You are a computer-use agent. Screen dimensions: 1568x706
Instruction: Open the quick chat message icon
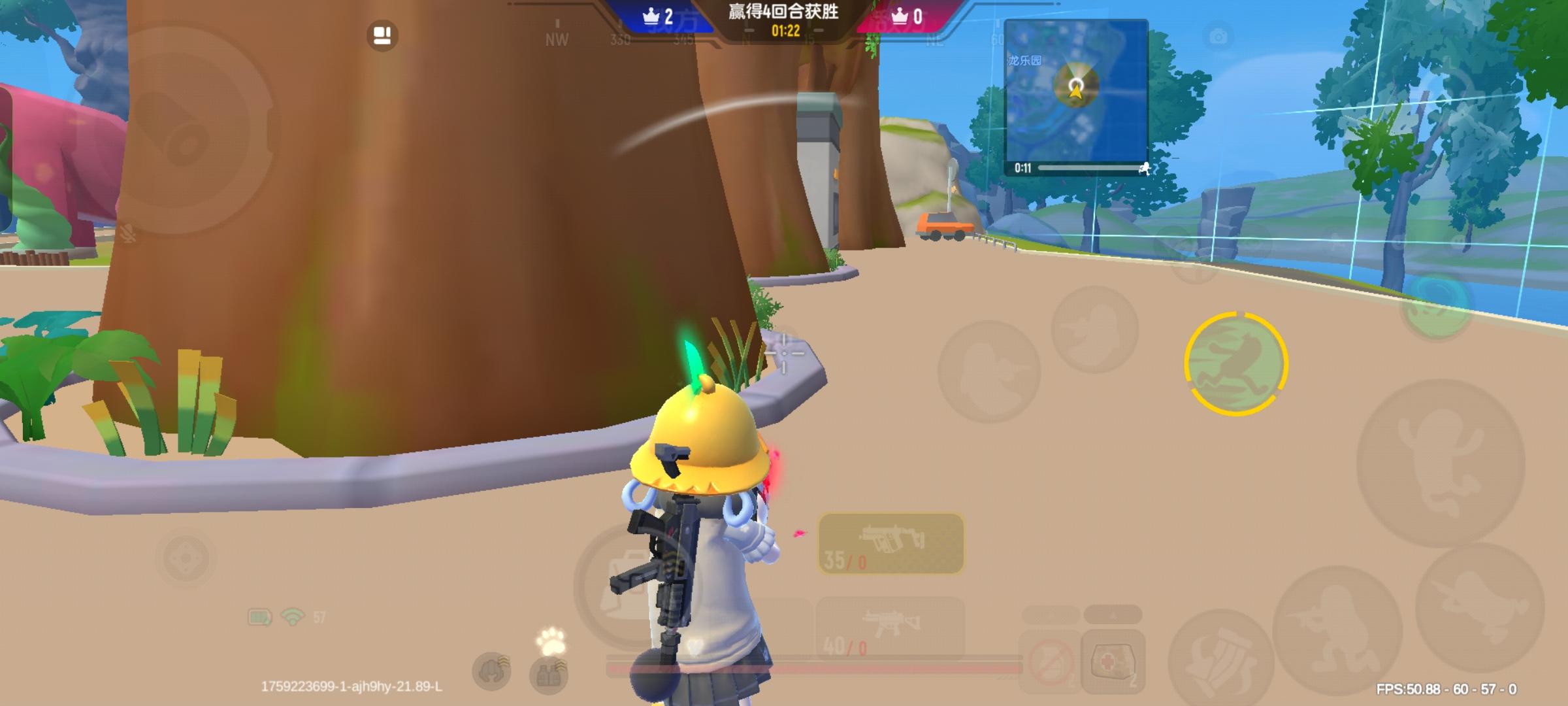[382, 34]
